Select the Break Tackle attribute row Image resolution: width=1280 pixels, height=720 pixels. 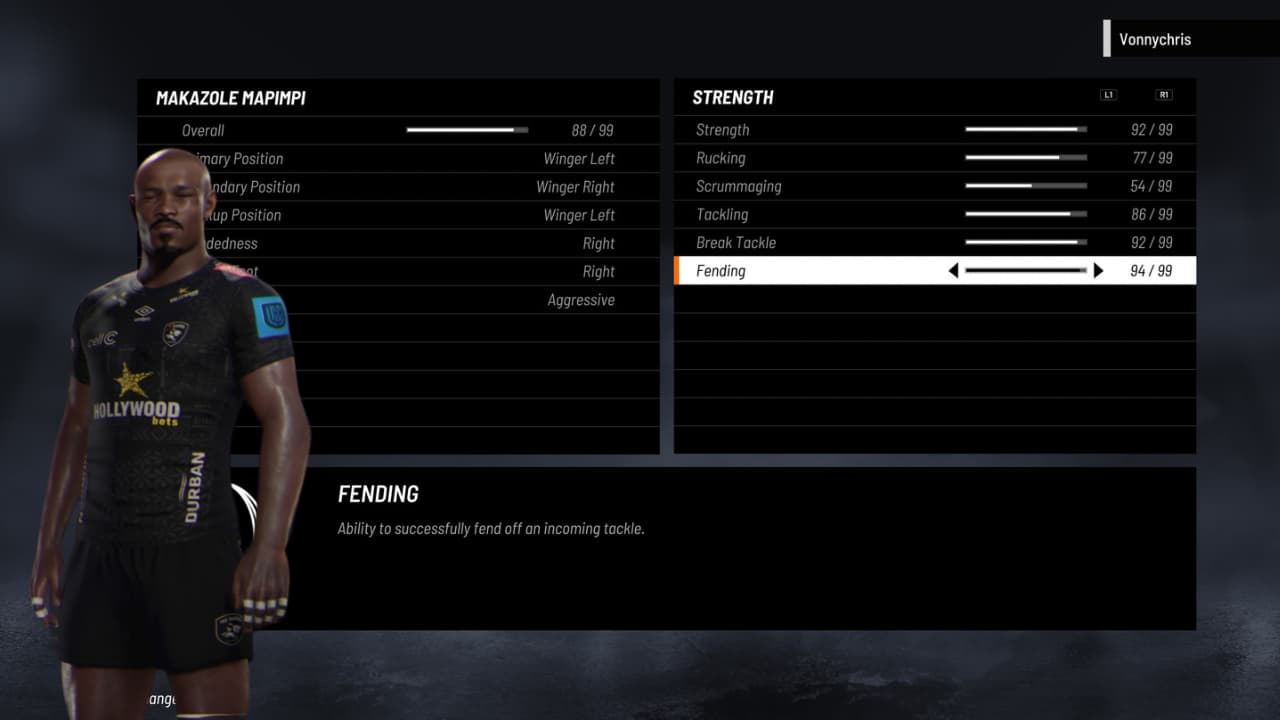(x=934, y=242)
